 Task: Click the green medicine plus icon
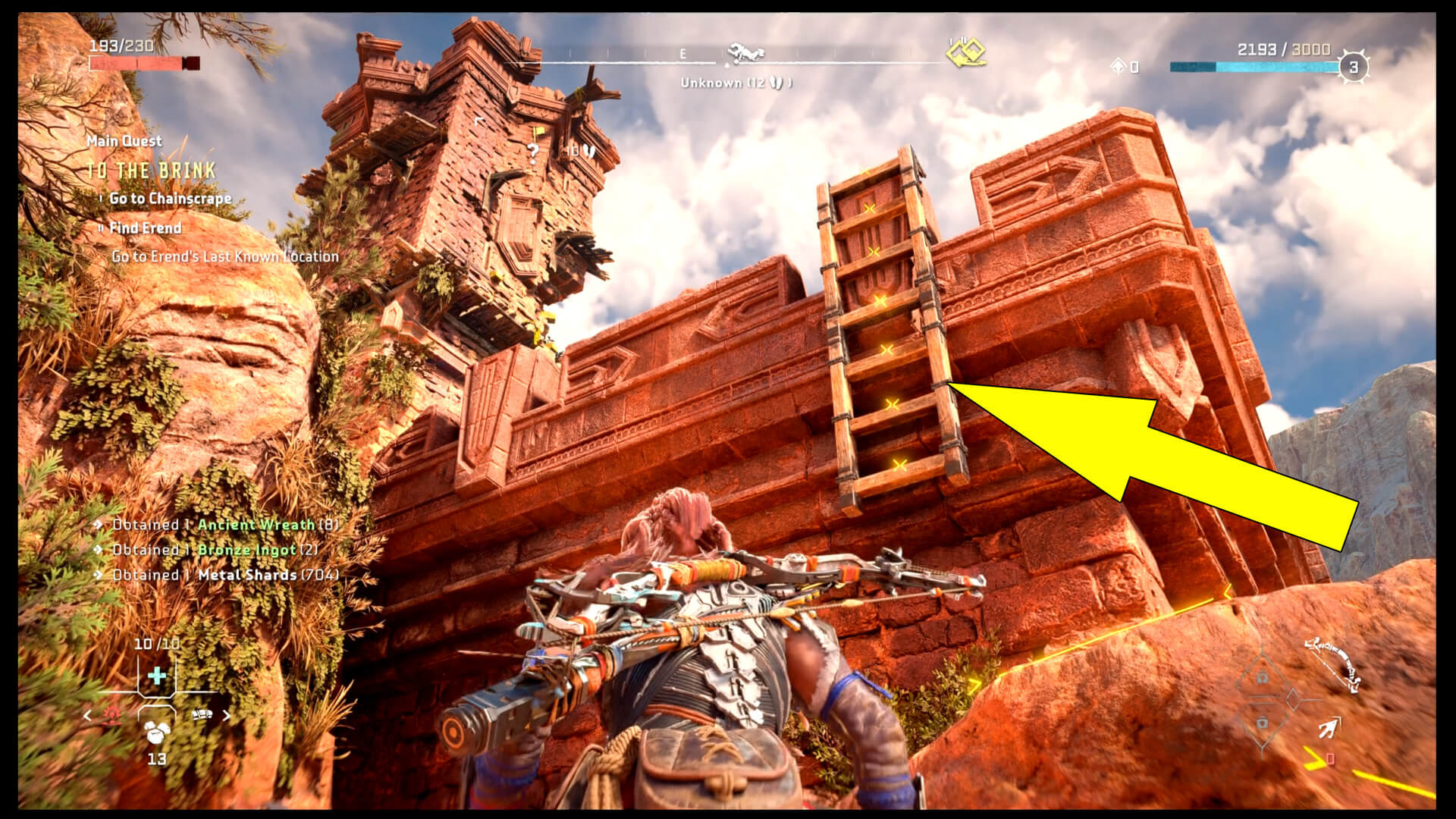(156, 676)
